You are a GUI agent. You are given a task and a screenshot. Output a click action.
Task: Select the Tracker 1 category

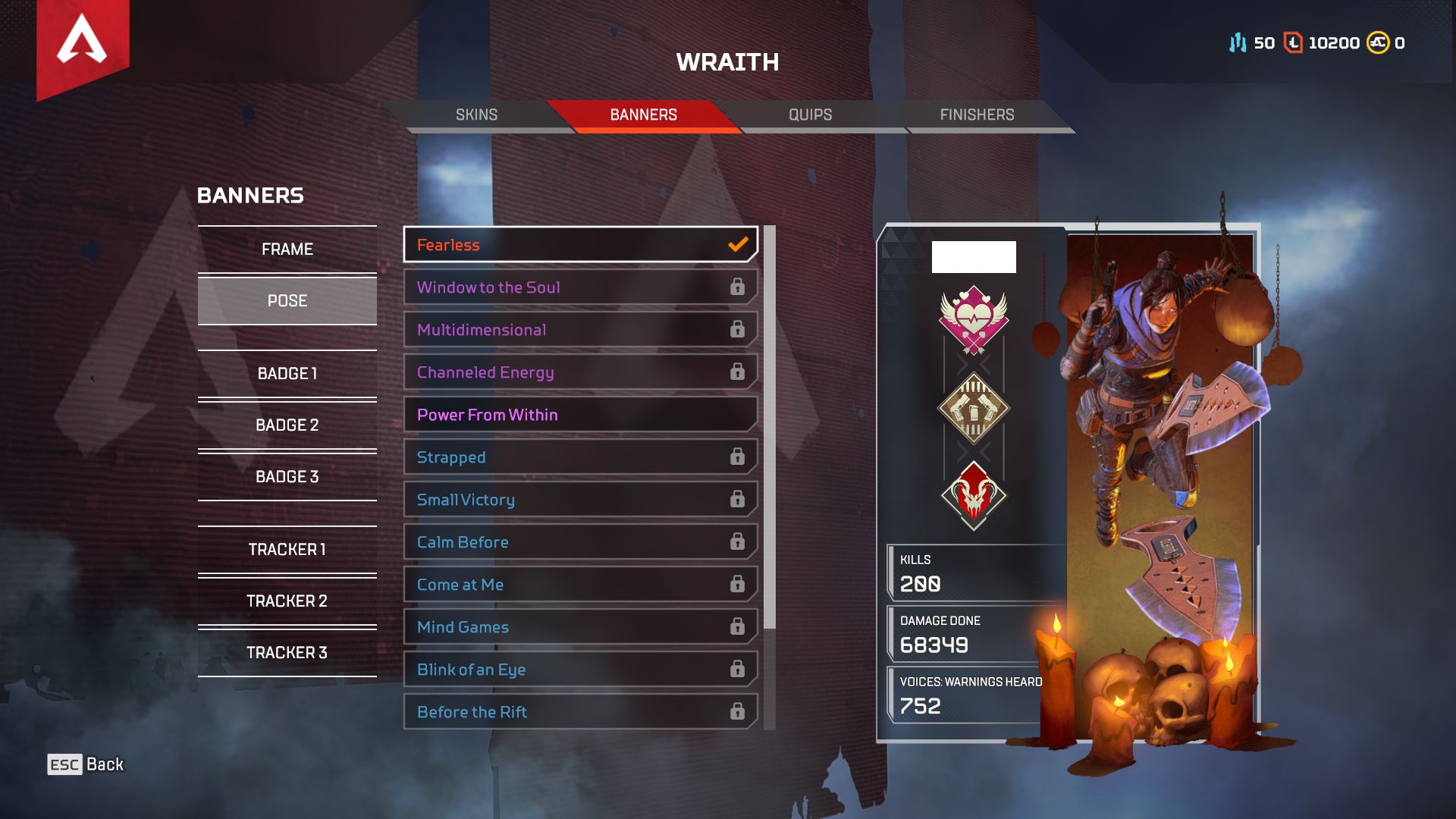pos(287,550)
